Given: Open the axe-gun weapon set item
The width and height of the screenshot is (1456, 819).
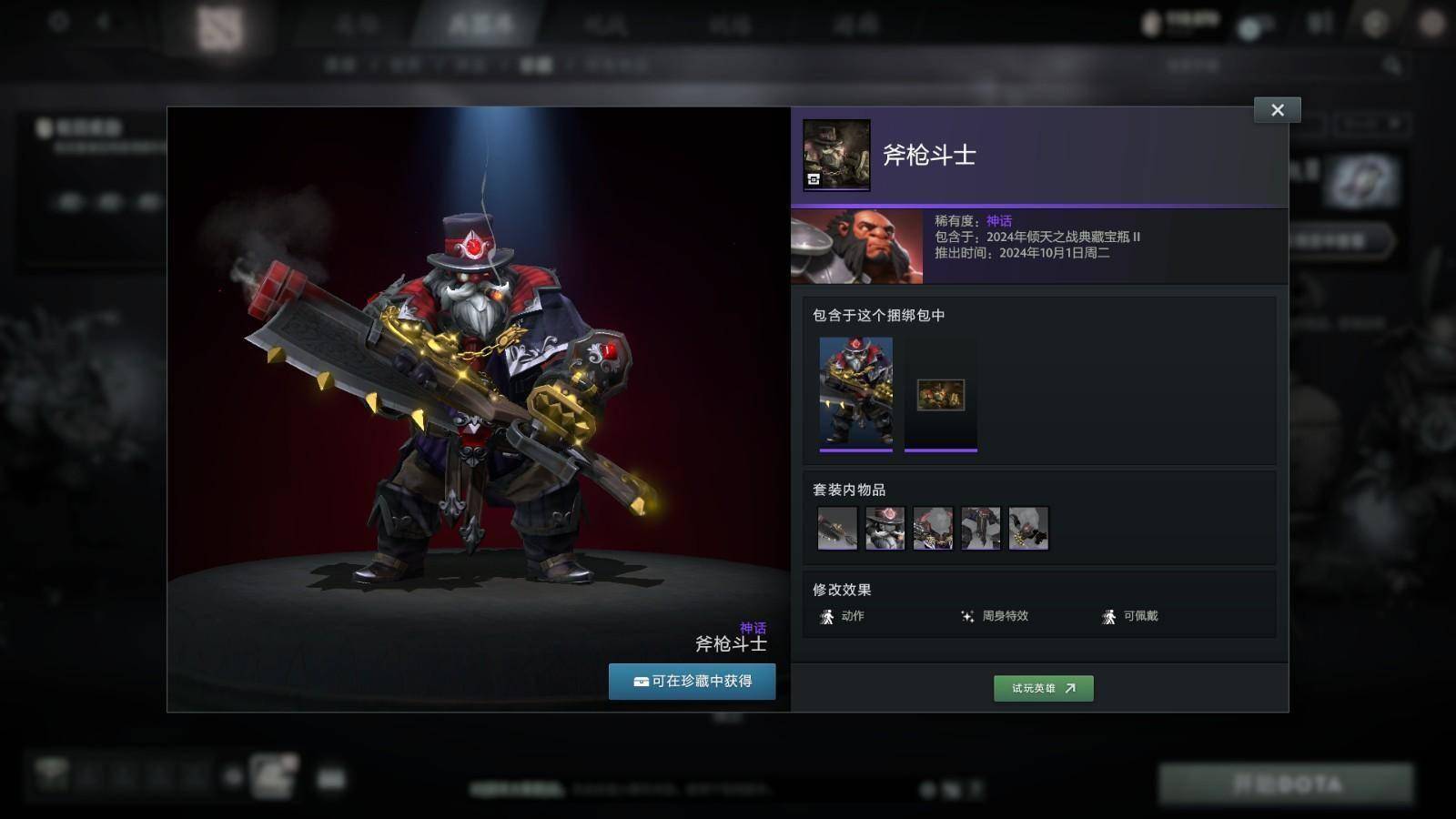Looking at the screenshot, I should 837,528.
